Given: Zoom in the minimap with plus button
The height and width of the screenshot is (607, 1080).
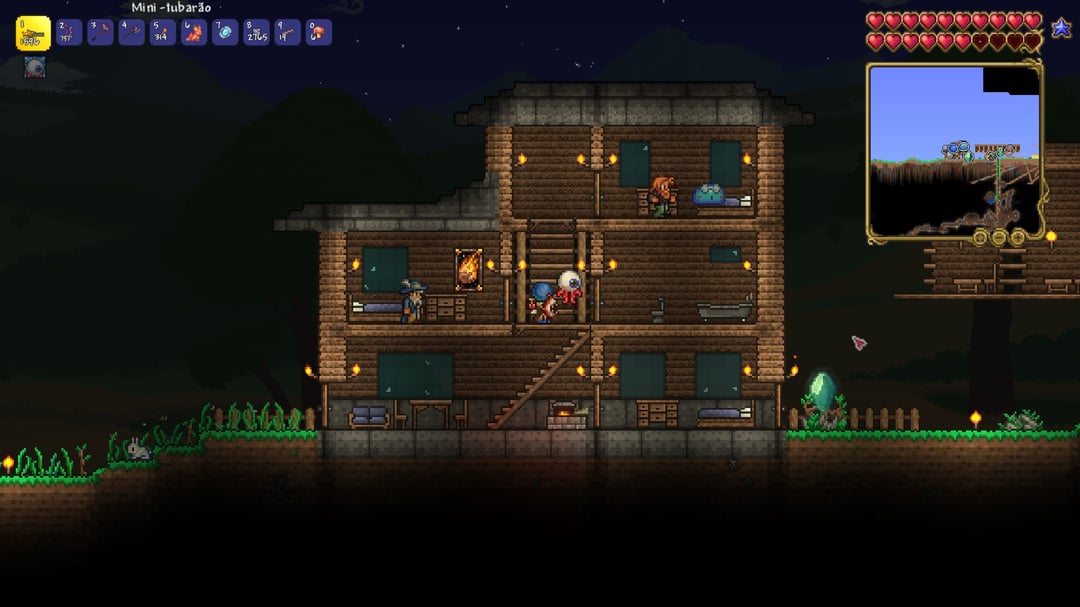Looking at the screenshot, I should (1017, 238).
